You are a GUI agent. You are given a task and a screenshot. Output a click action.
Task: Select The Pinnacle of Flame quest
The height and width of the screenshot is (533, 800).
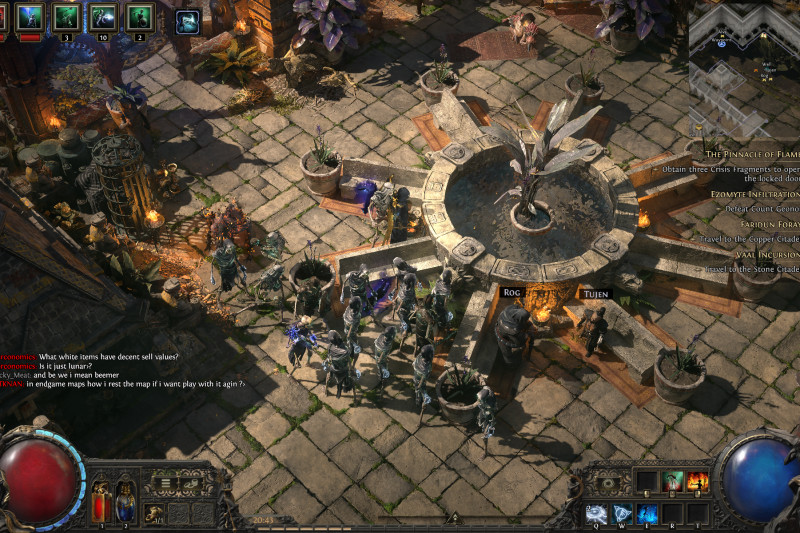click(752, 154)
